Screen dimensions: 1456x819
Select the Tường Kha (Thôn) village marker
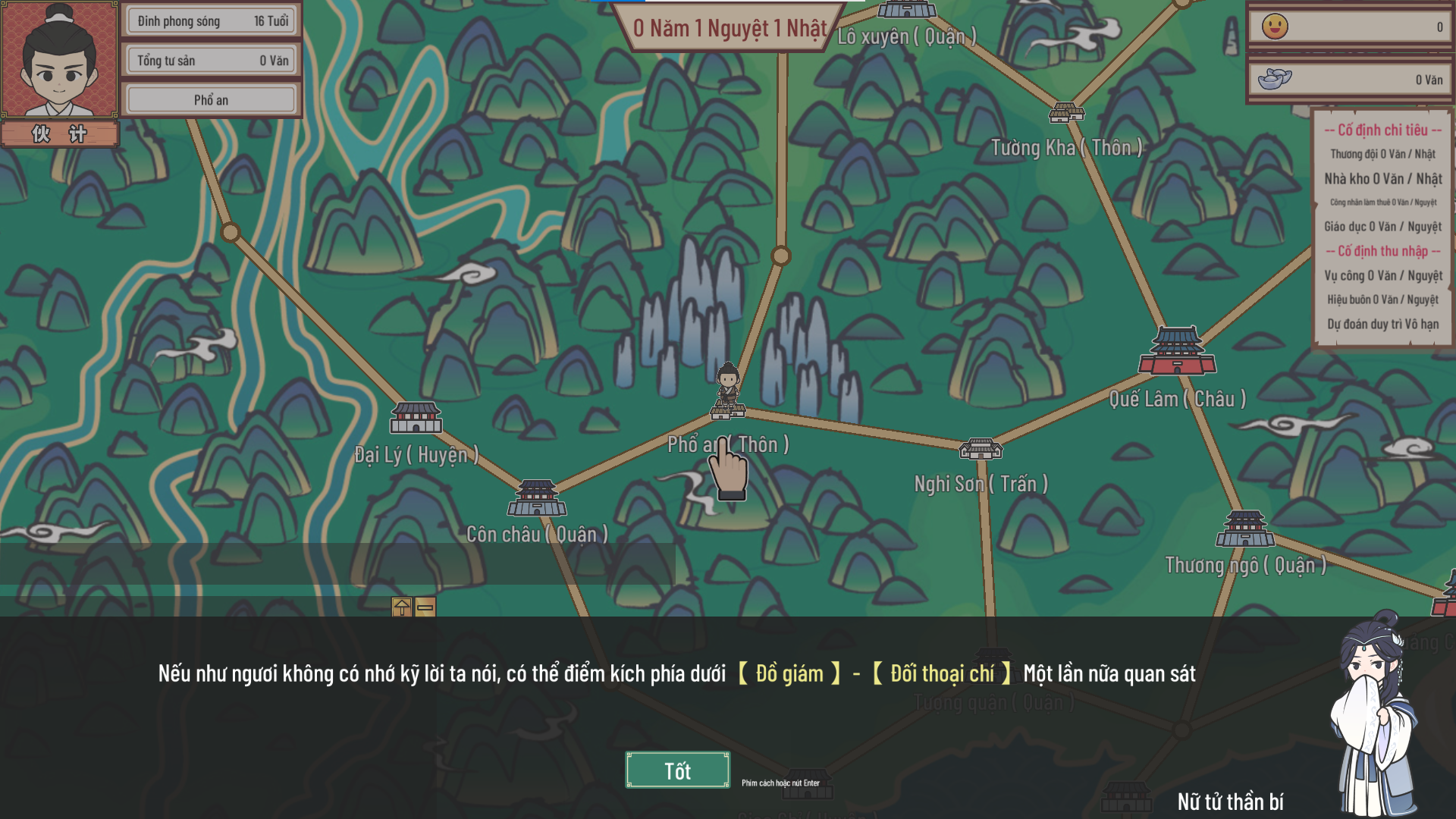coord(1066,113)
